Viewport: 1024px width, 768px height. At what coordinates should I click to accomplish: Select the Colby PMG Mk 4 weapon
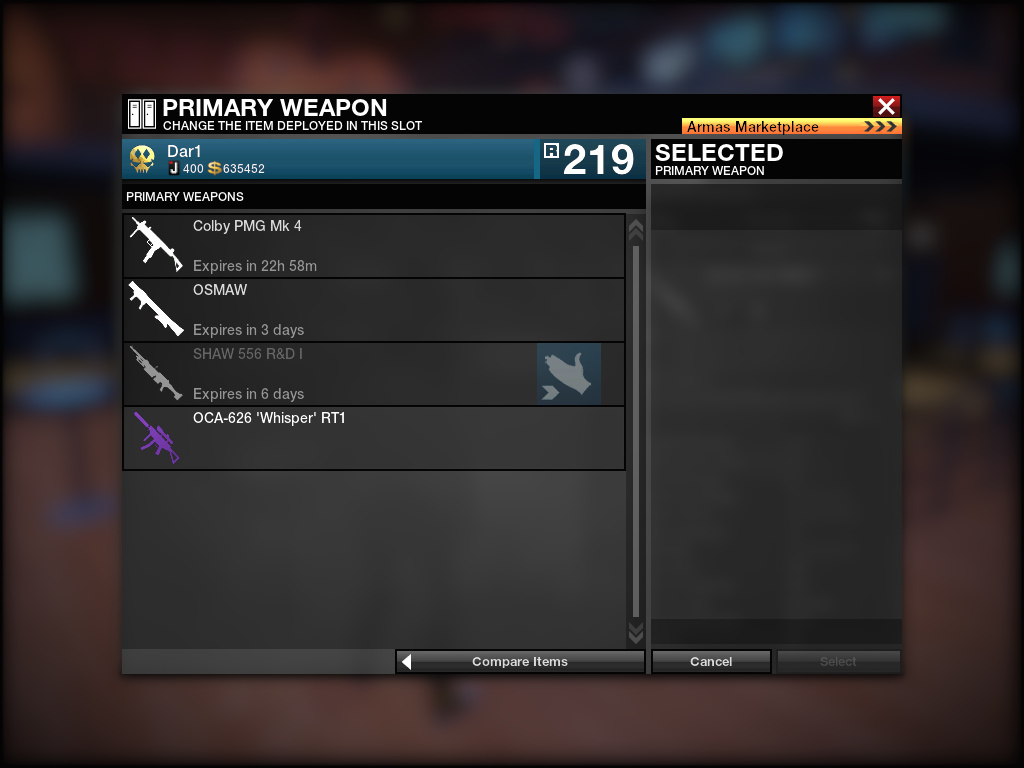tap(373, 245)
